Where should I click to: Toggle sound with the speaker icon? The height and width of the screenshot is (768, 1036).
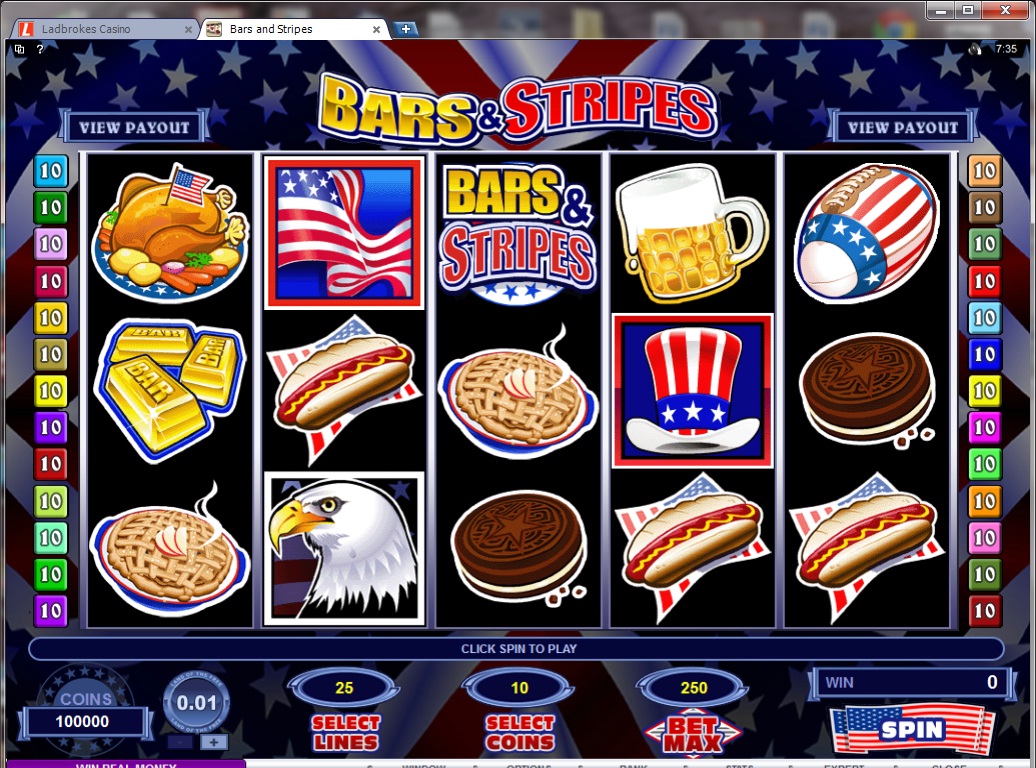(975, 48)
